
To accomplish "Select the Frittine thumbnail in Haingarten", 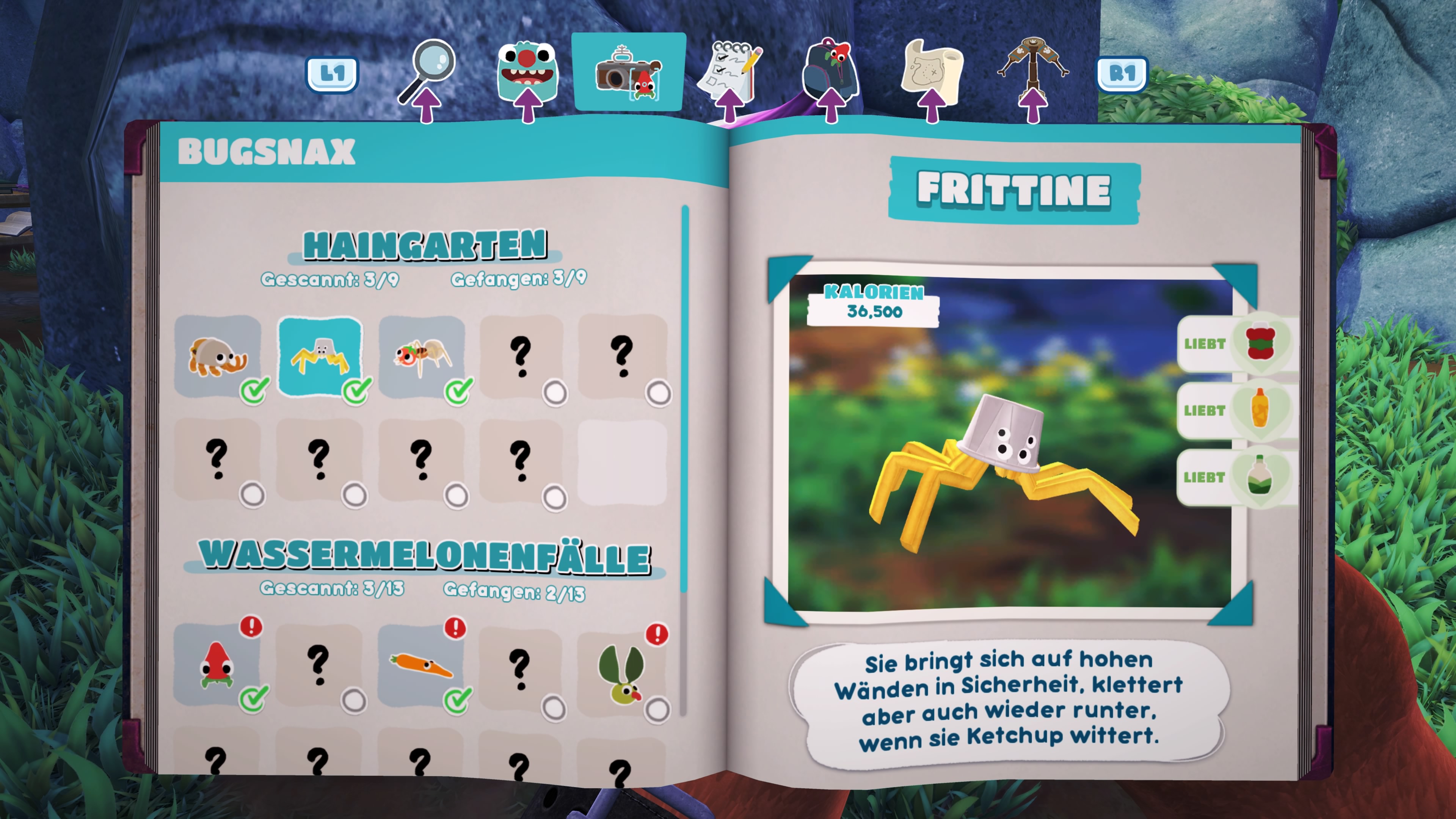I will [320, 356].
